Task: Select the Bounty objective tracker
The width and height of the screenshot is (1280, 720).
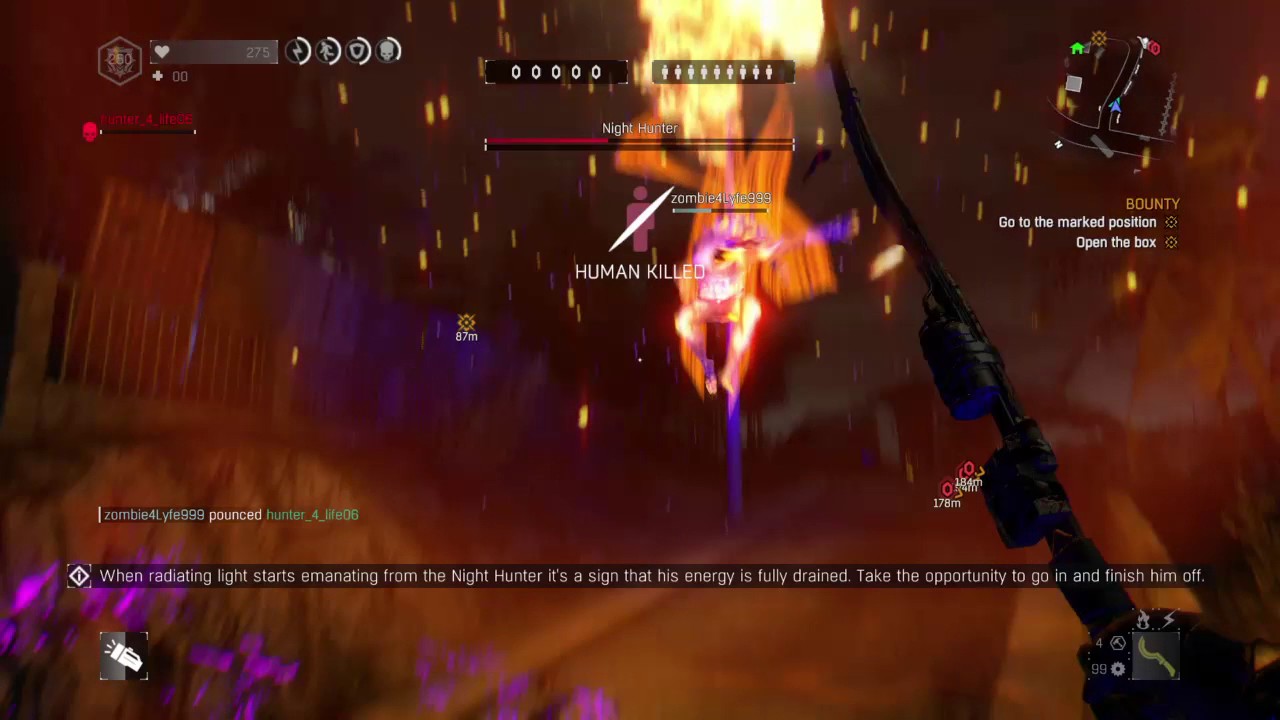Action: click(x=1152, y=204)
